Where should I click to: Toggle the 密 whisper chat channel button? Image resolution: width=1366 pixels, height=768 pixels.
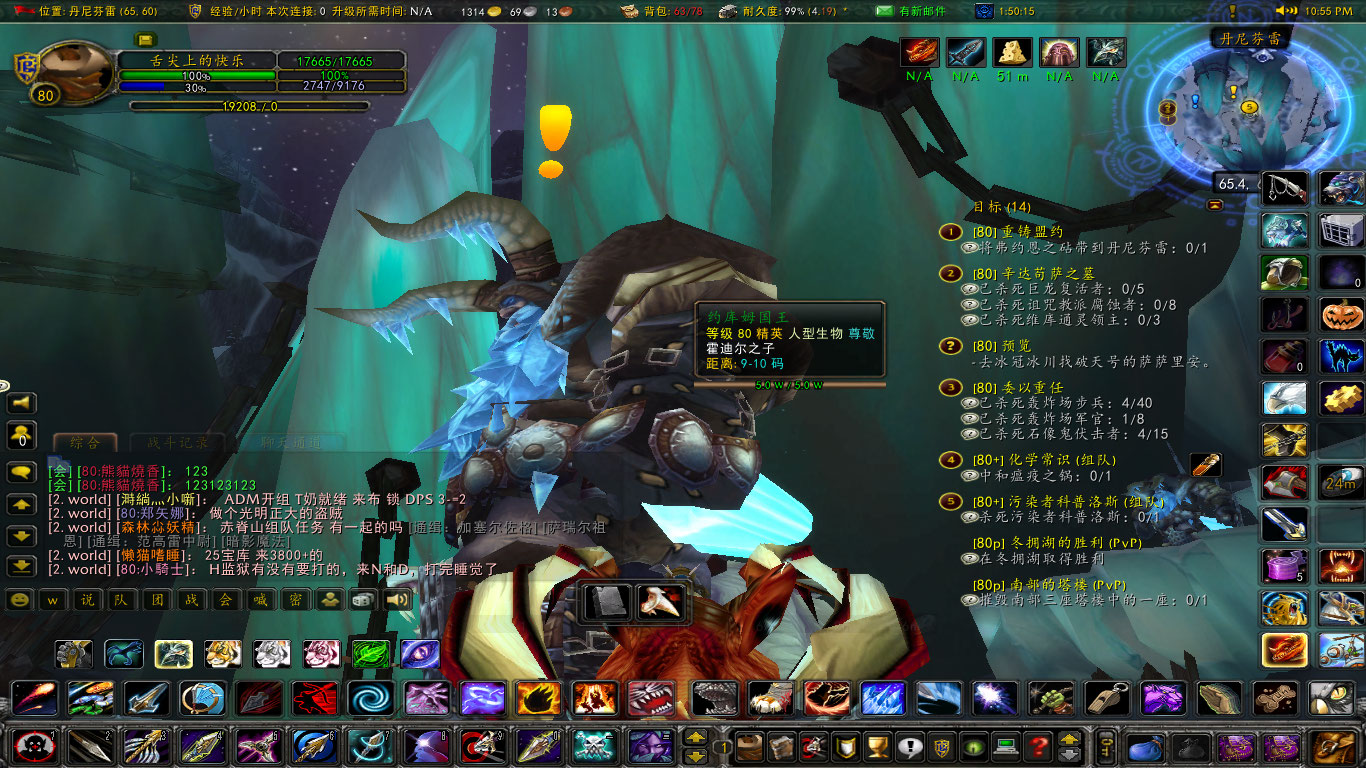tap(294, 601)
